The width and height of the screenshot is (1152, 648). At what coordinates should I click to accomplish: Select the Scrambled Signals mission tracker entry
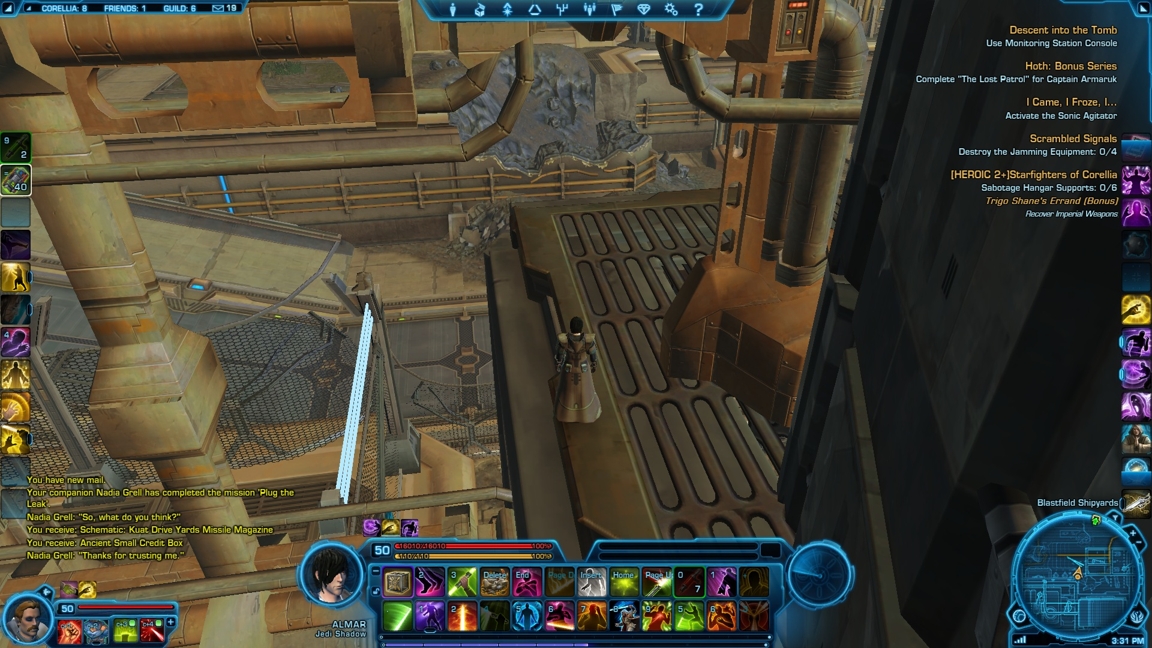point(1072,139)
